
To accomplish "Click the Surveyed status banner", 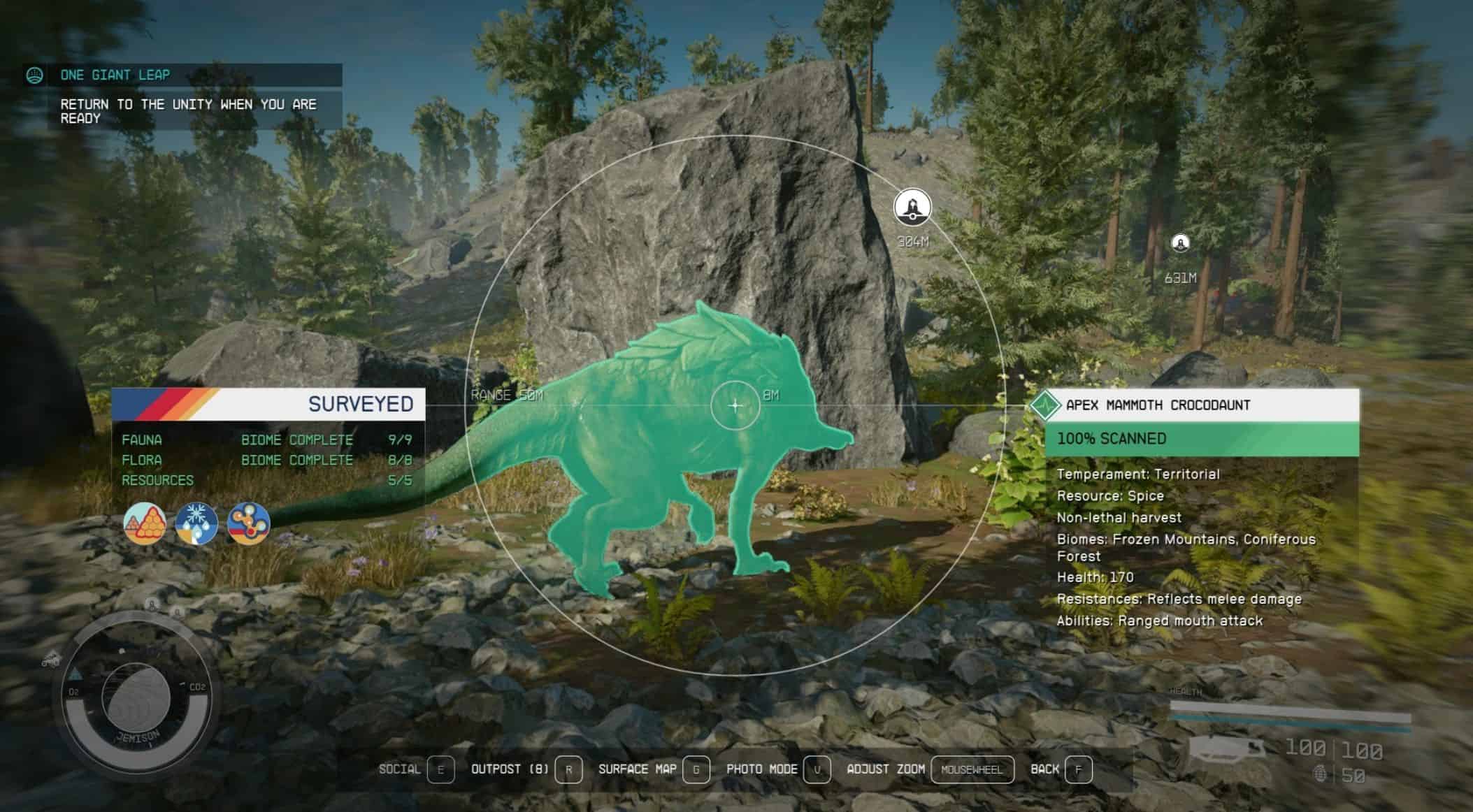I will click(x=268, y=404).
